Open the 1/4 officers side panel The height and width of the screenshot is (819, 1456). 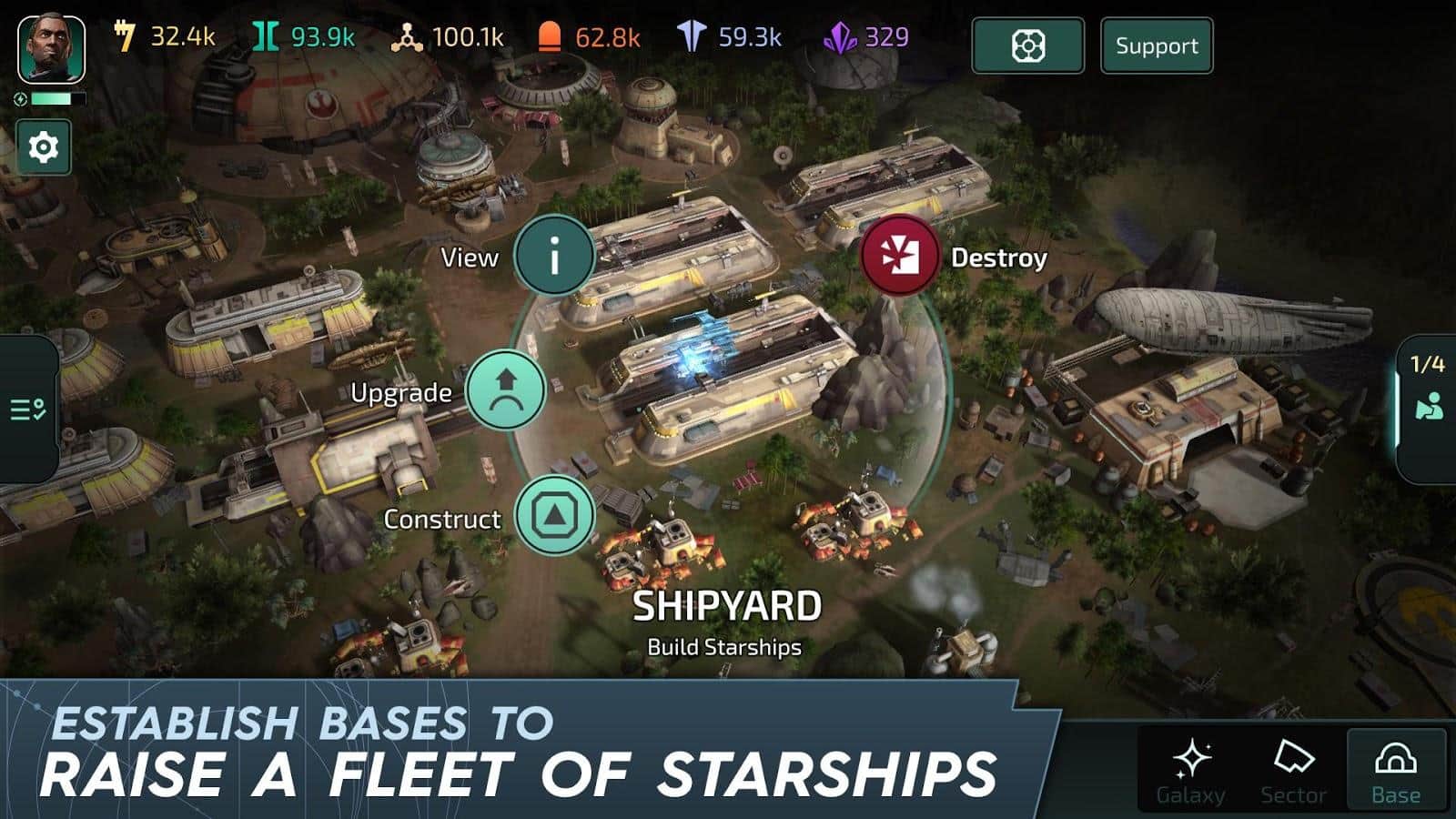tap(1428, 404)
